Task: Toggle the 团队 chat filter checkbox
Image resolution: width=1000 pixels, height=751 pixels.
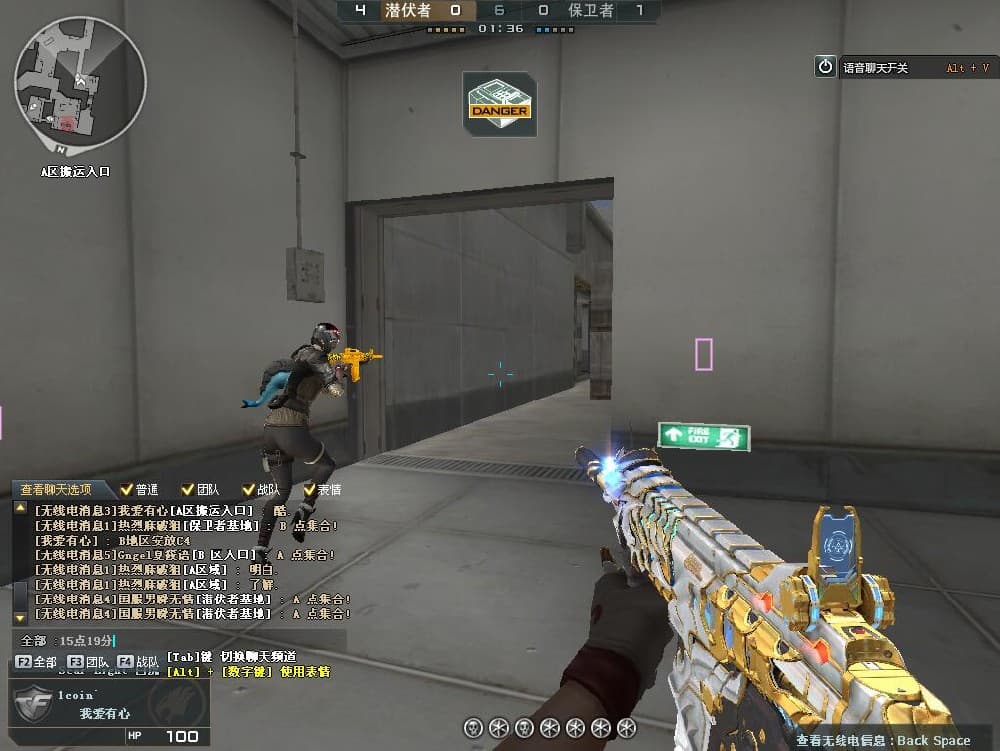Action: [x=188, y=489]
